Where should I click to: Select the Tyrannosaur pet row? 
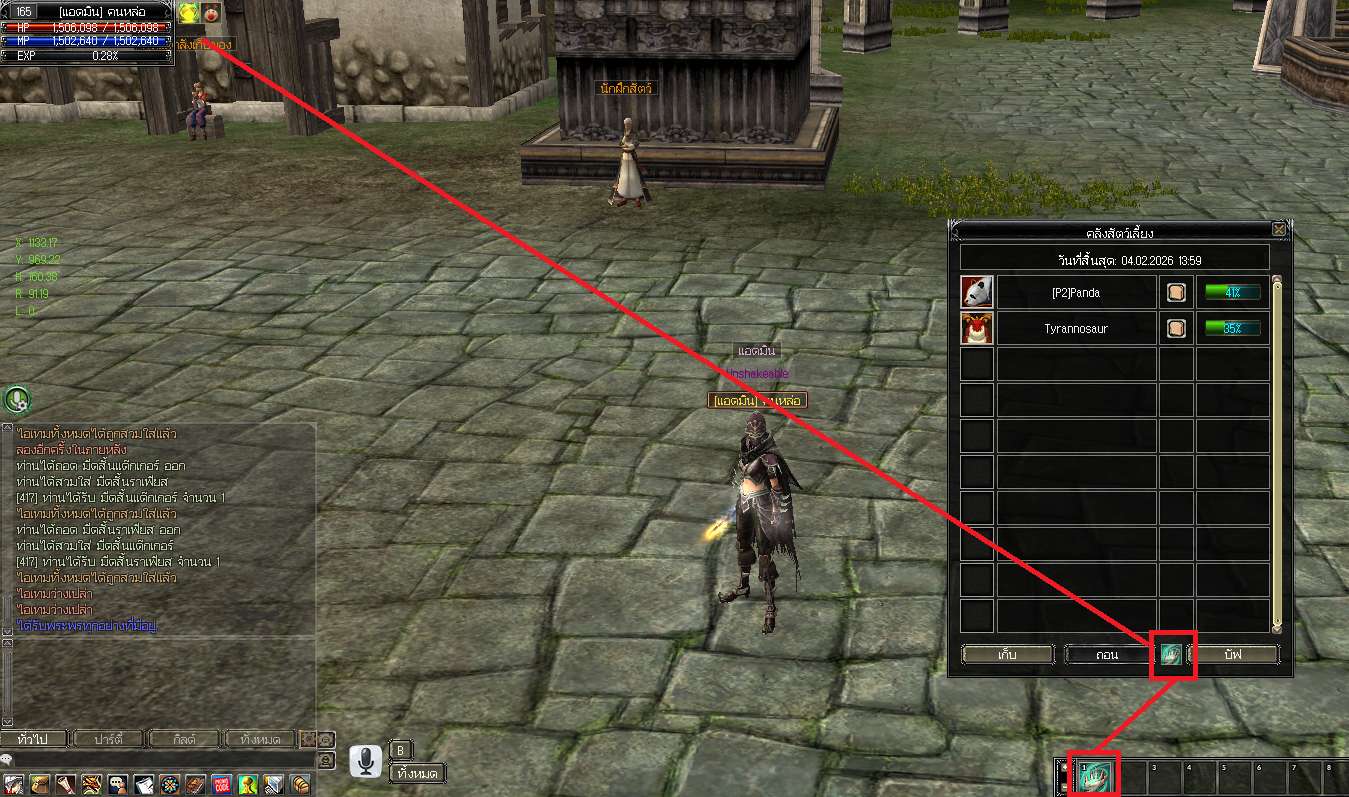(x=1075, y=328)
